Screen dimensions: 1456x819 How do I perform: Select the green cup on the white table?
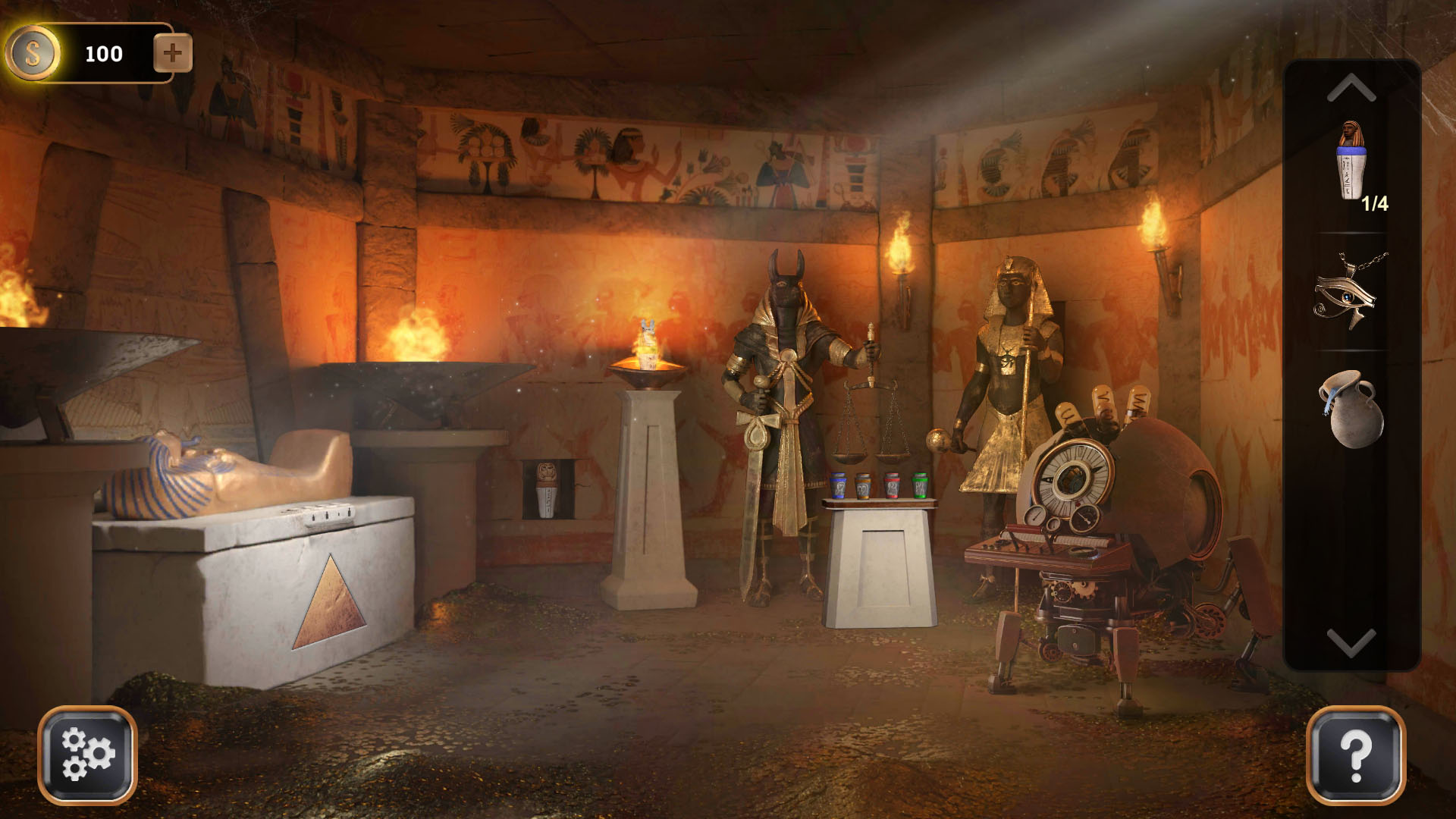pyautogui.click(x=921, y=485)
